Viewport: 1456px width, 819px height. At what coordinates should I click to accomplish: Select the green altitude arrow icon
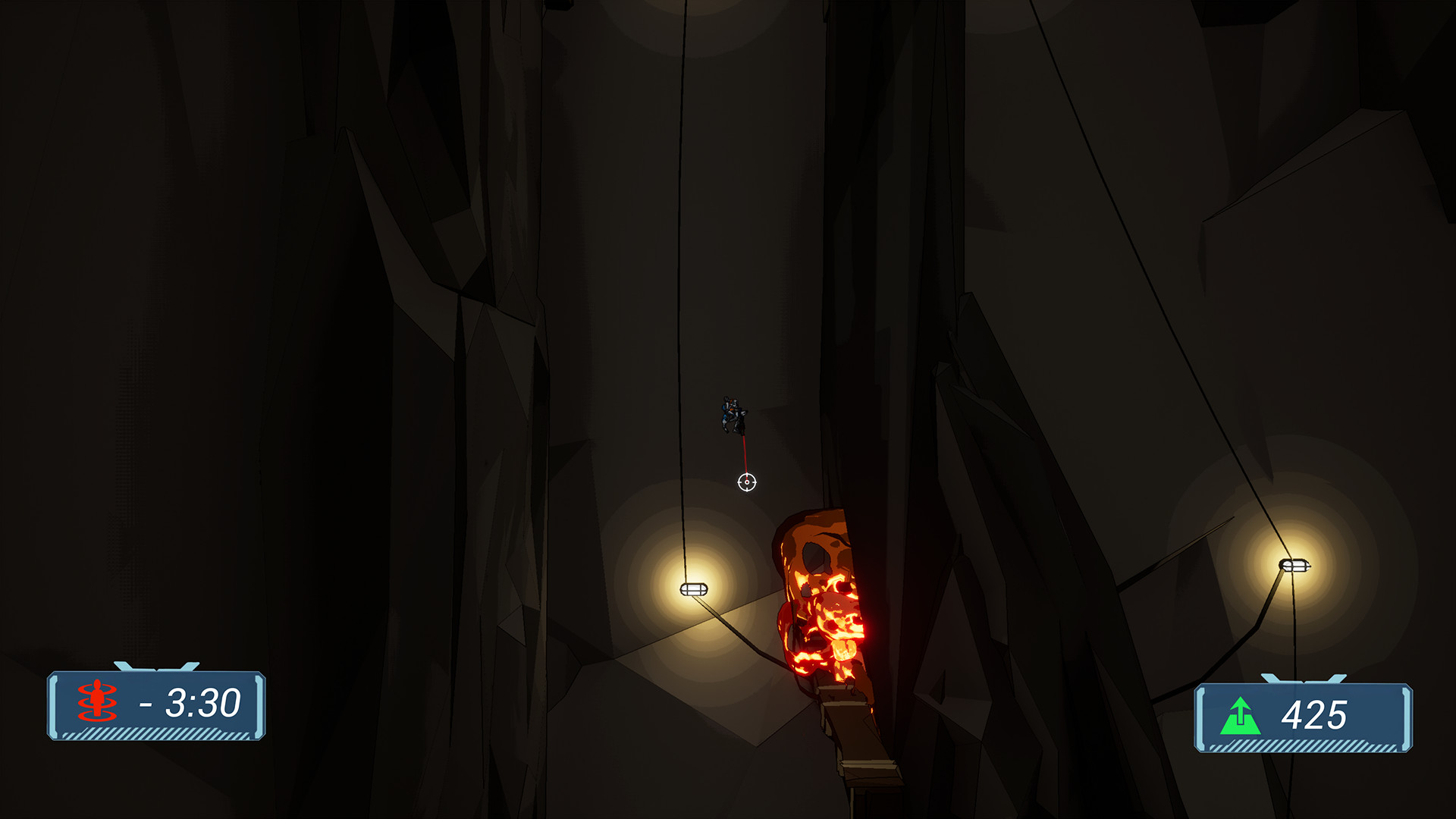[x=1241, y=715]
